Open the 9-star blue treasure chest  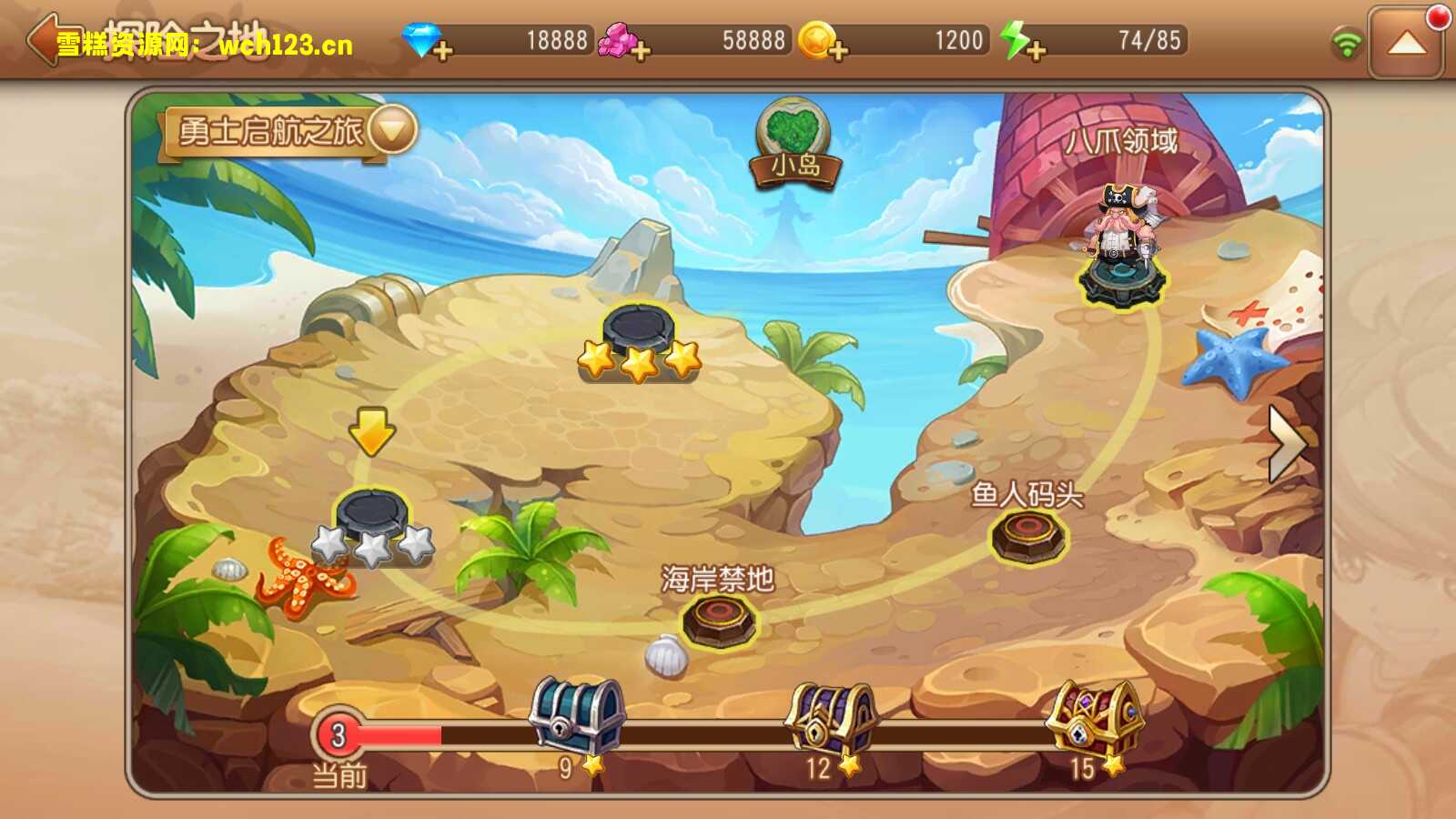(x=577, y=717)
